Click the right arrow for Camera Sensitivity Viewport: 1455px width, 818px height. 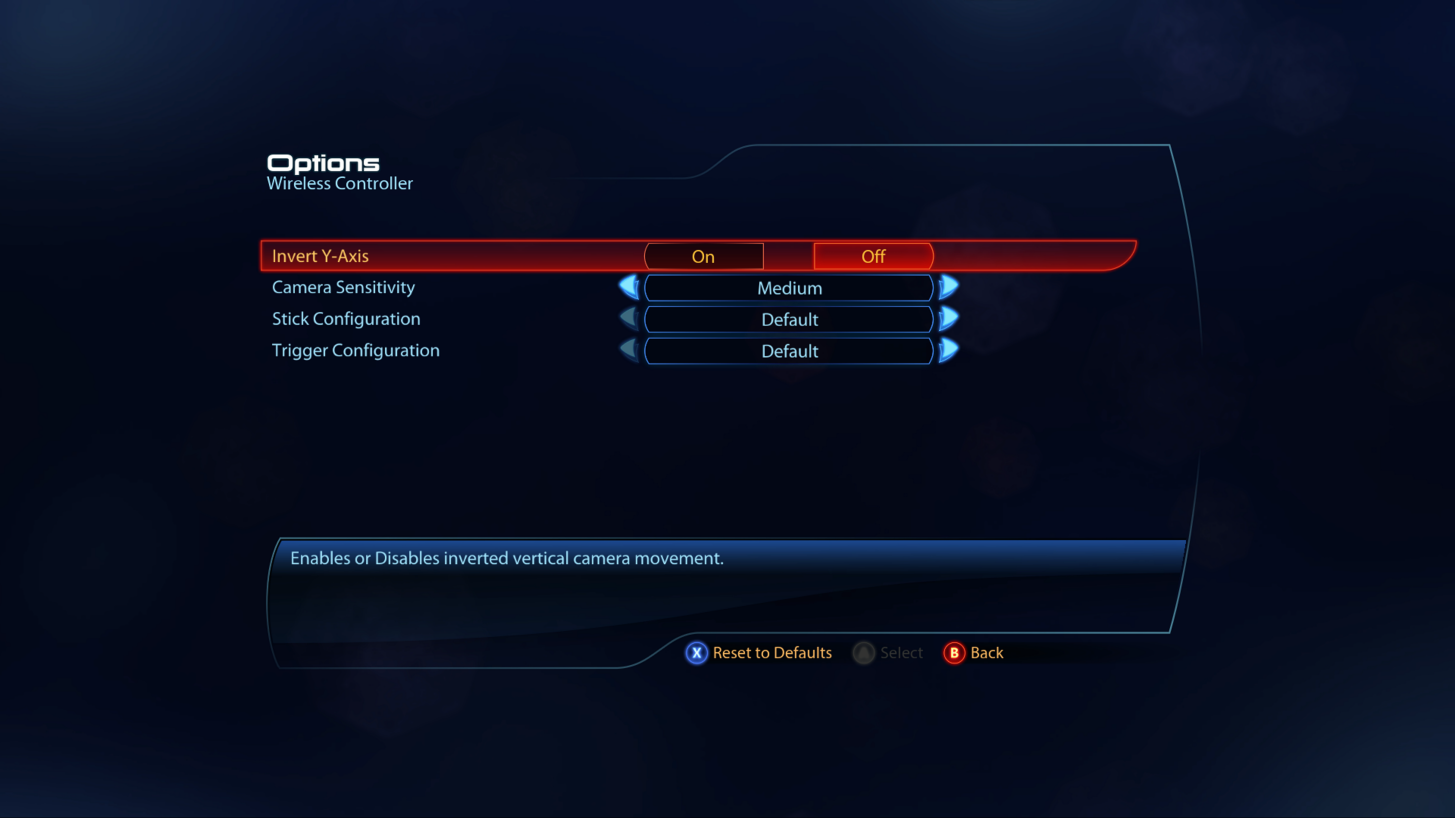pos(948,287)
